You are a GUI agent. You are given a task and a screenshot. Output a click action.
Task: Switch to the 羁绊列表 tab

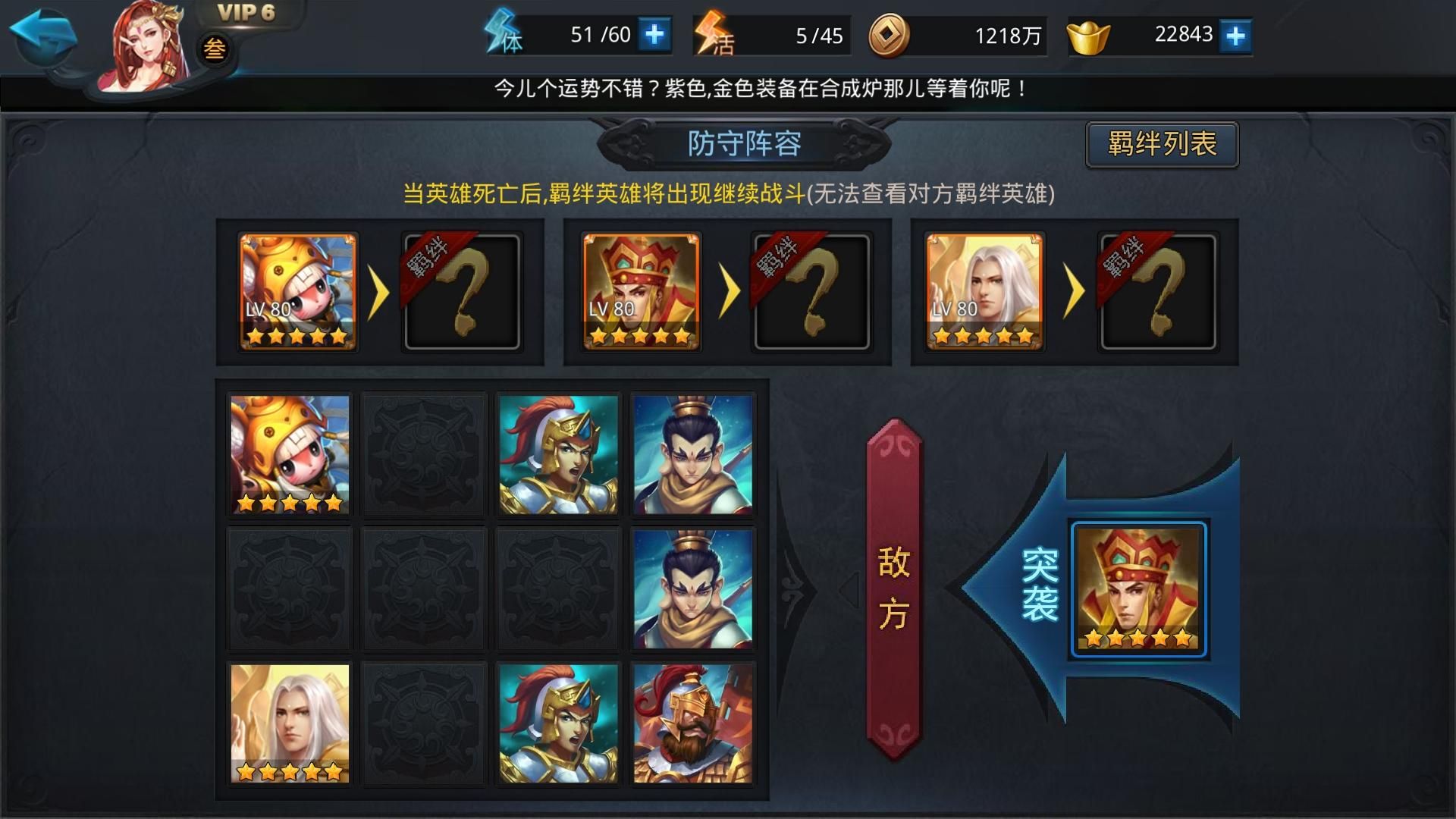coord(1160,145)
